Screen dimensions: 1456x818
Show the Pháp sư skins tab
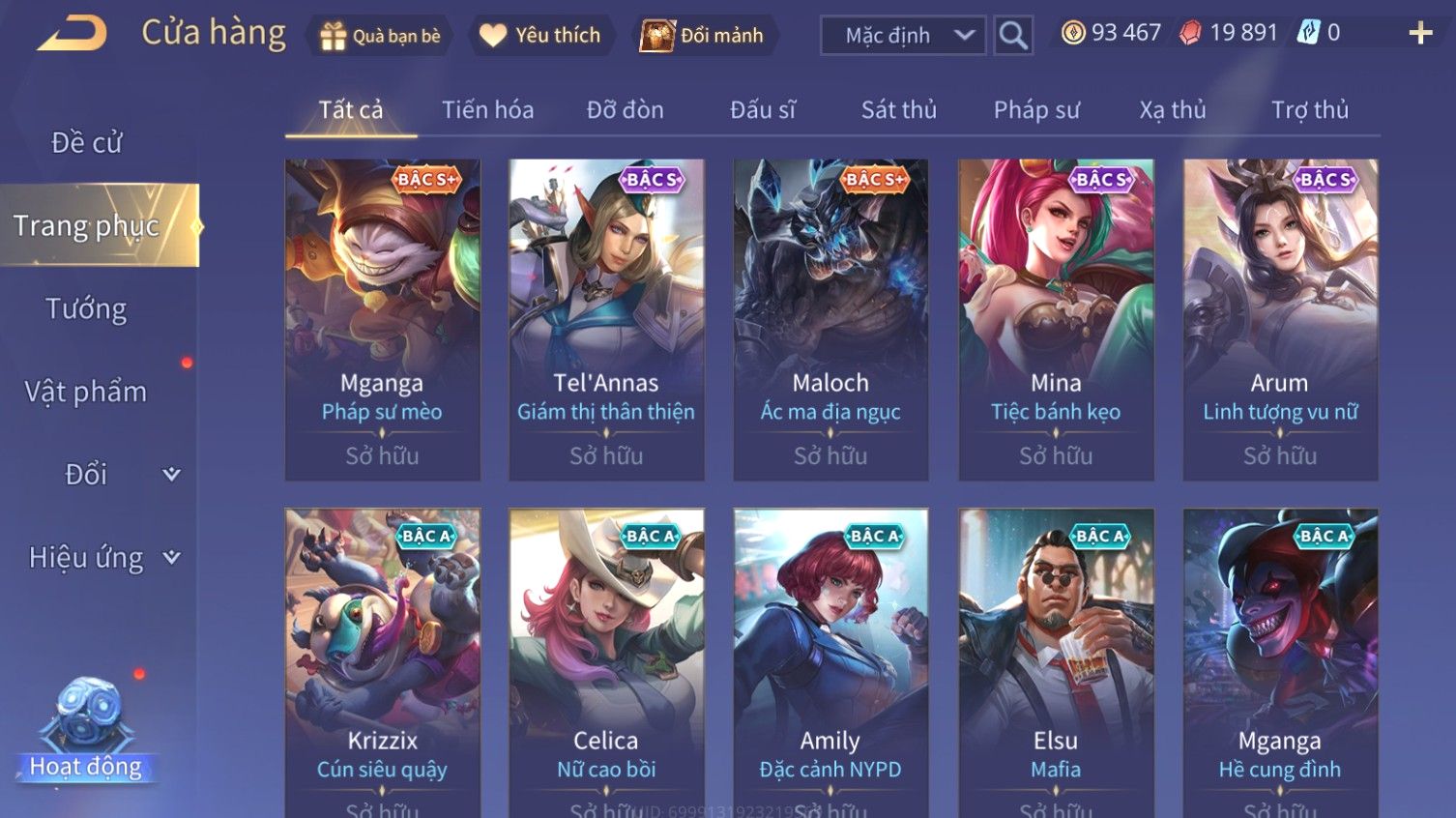1035,110
